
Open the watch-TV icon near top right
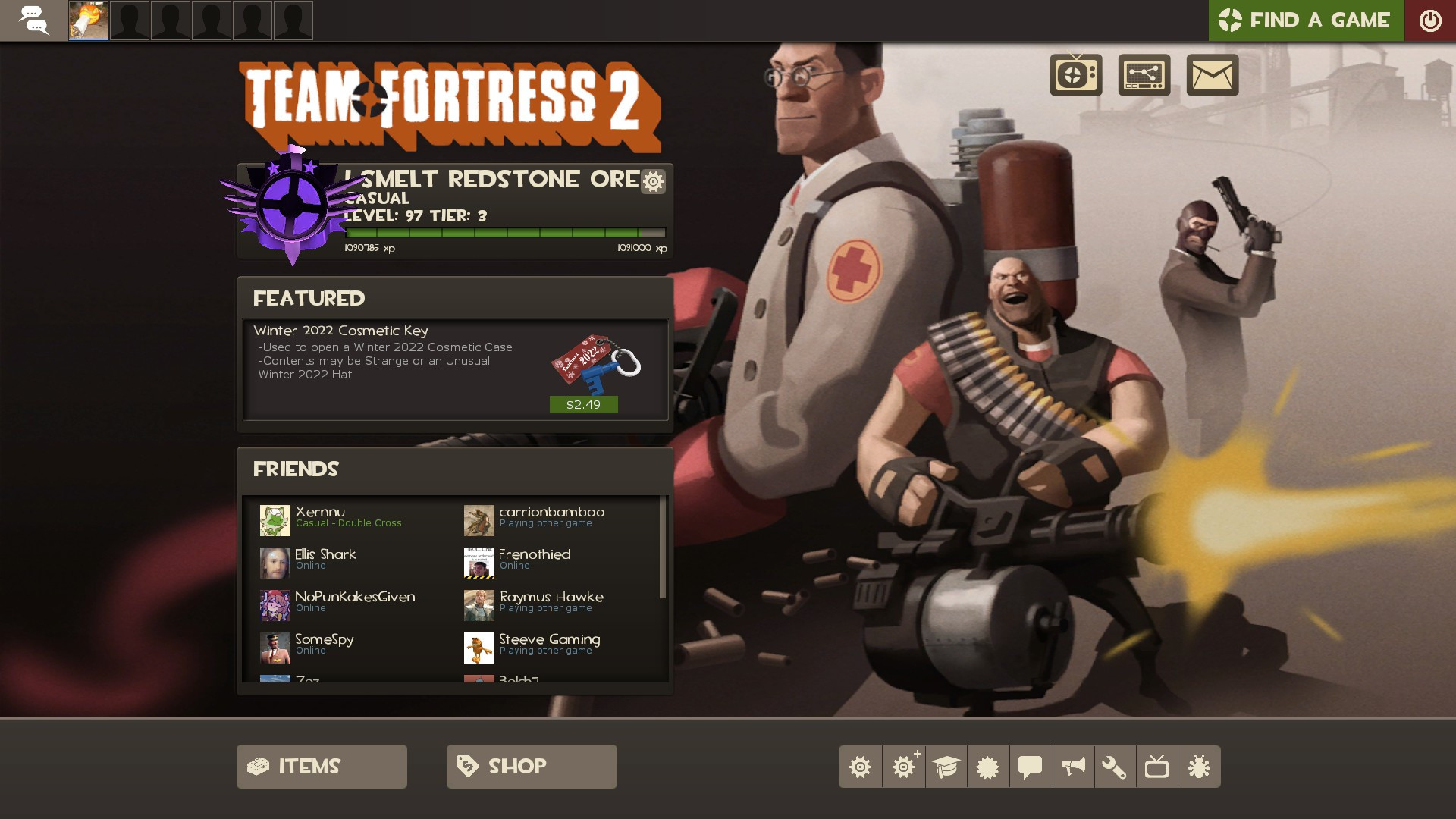pyautogui.click(x=1076, y=76)
